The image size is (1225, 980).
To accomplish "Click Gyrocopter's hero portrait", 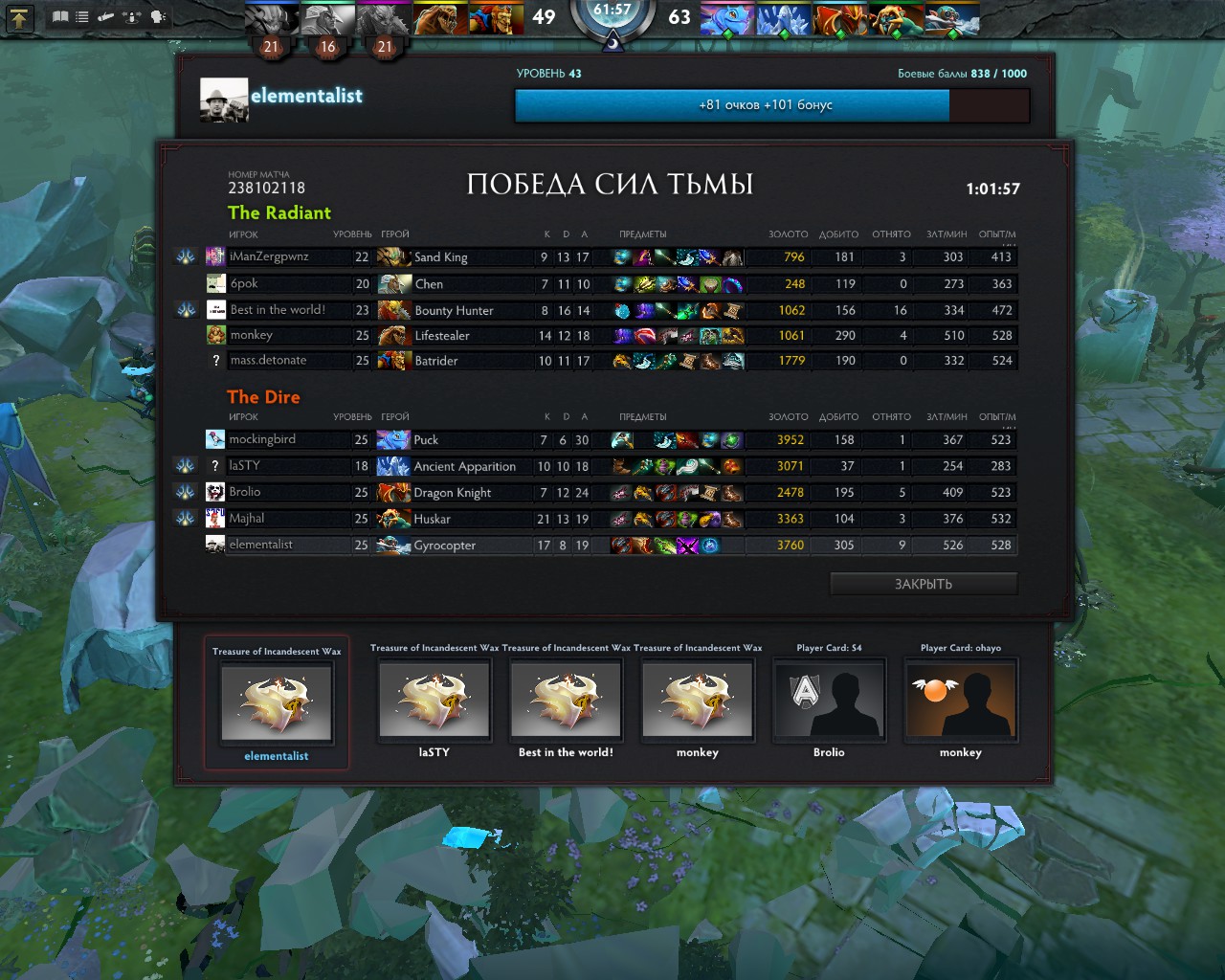I will point(395,545).
